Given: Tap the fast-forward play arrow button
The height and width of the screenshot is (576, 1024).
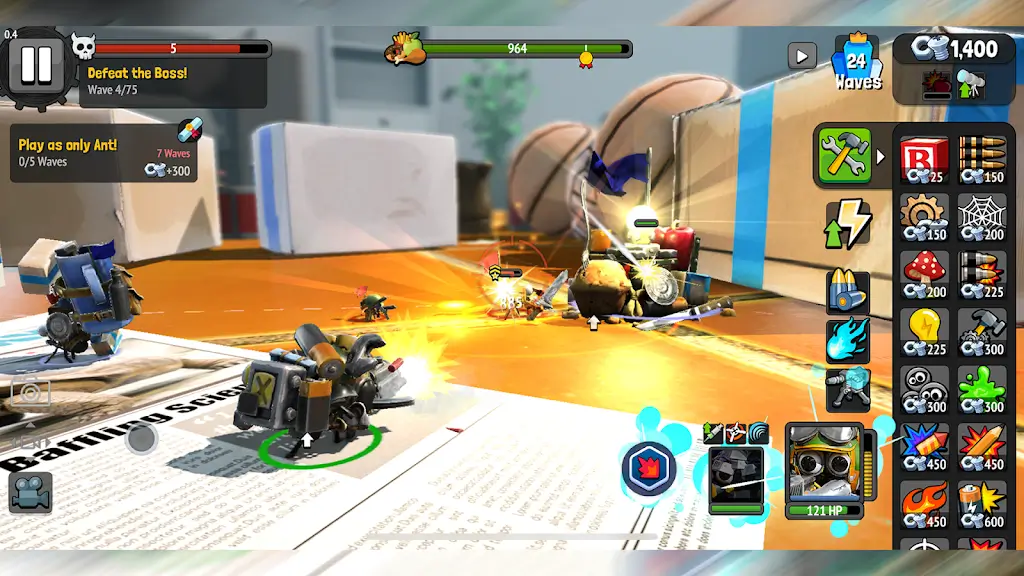Looking at the screenshot, I should pyautogui.click(x=801, y=55).
